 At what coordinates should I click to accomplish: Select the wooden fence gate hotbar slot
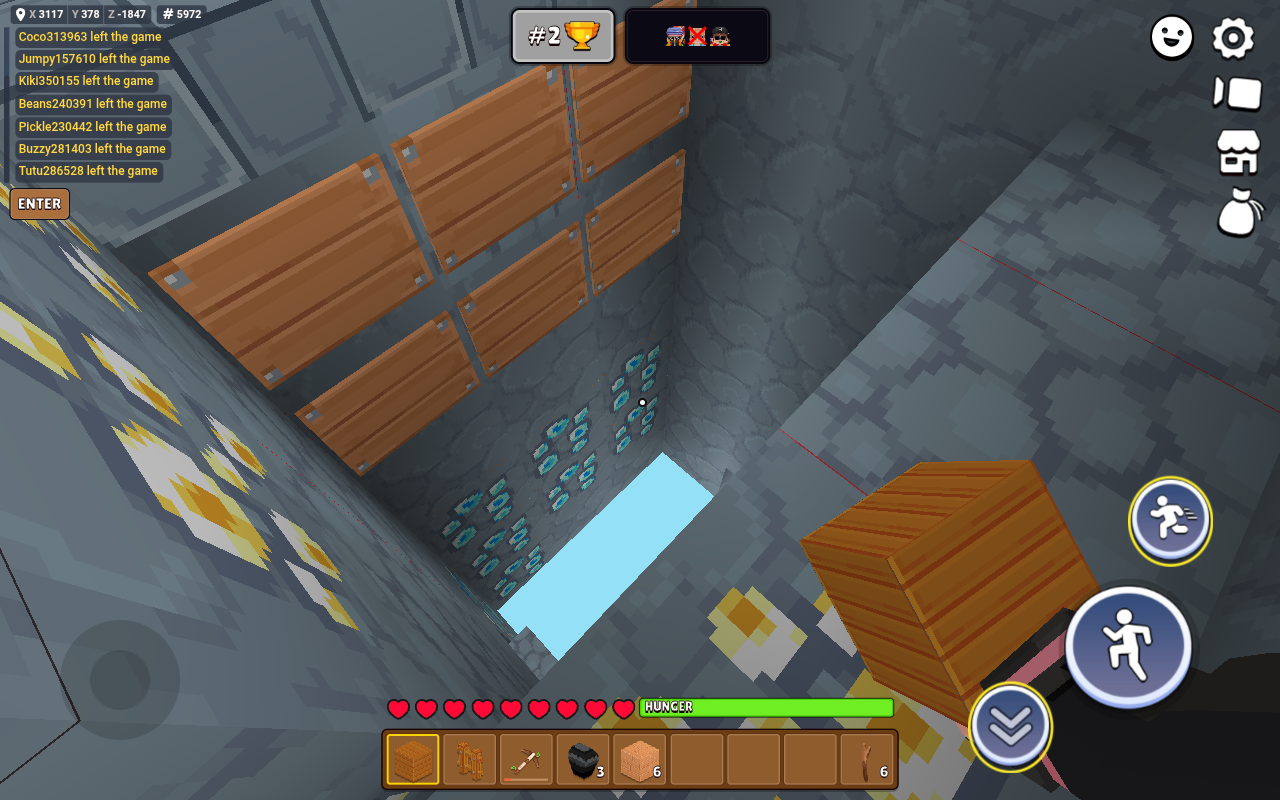(469, 760)
